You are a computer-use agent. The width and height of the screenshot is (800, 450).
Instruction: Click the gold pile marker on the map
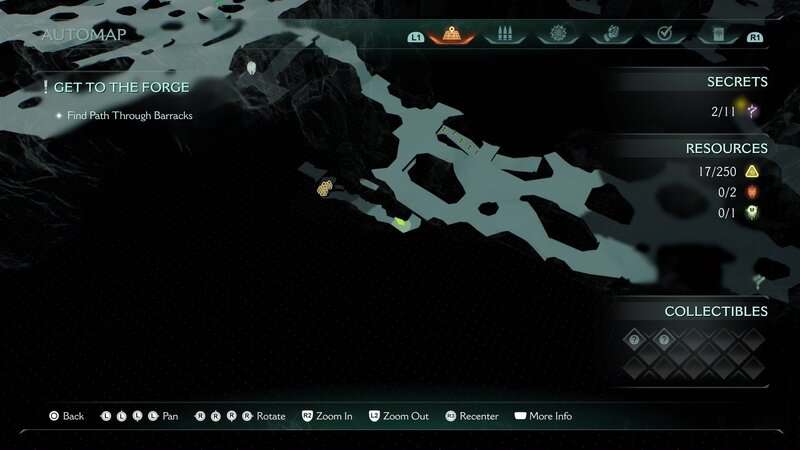[325, 187]
